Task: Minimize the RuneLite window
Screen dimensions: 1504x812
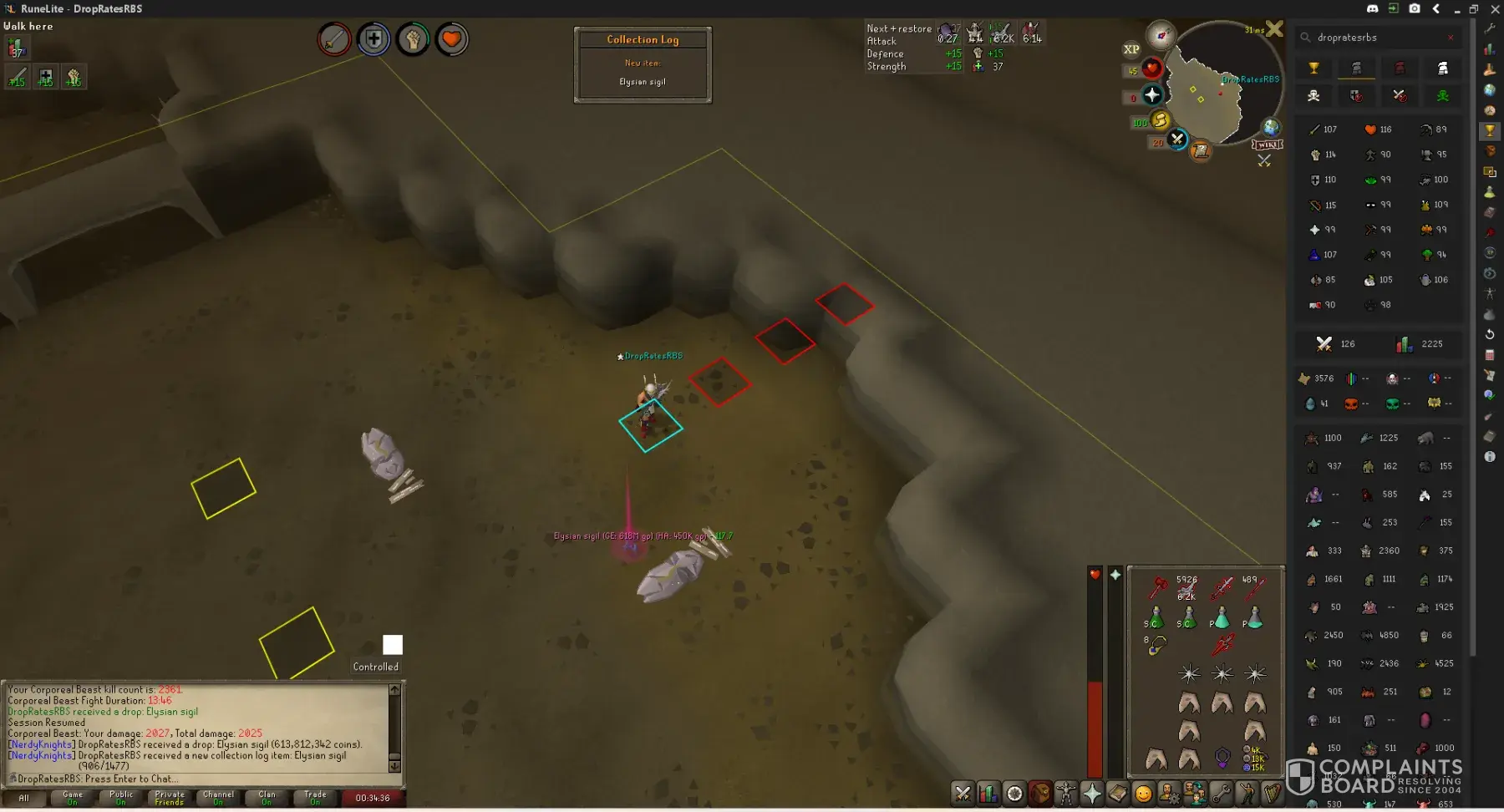Action: 1456,9
